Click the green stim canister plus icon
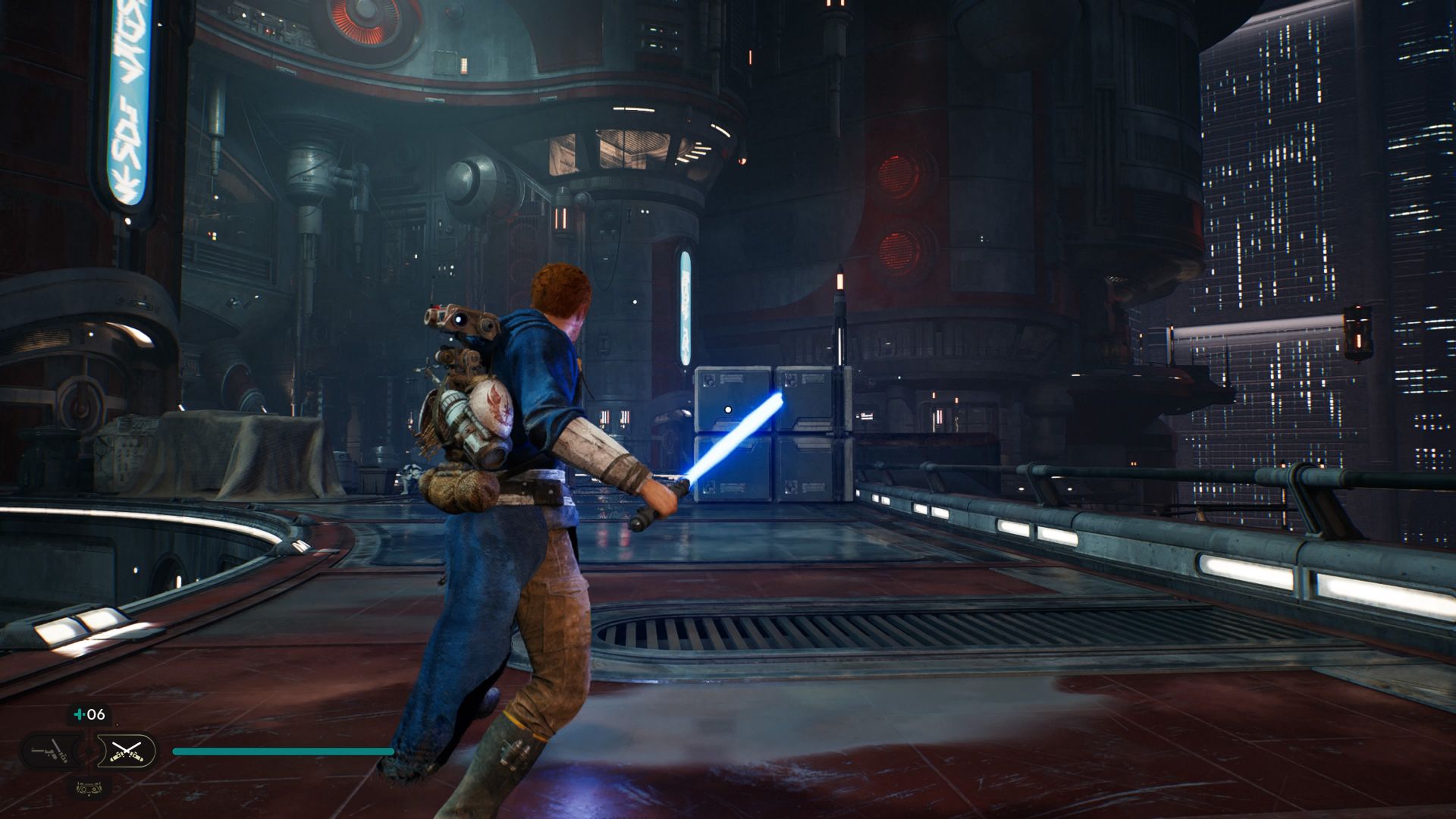Image resolution: width=1456 pixels, height=819 pixels. [79, 714]
